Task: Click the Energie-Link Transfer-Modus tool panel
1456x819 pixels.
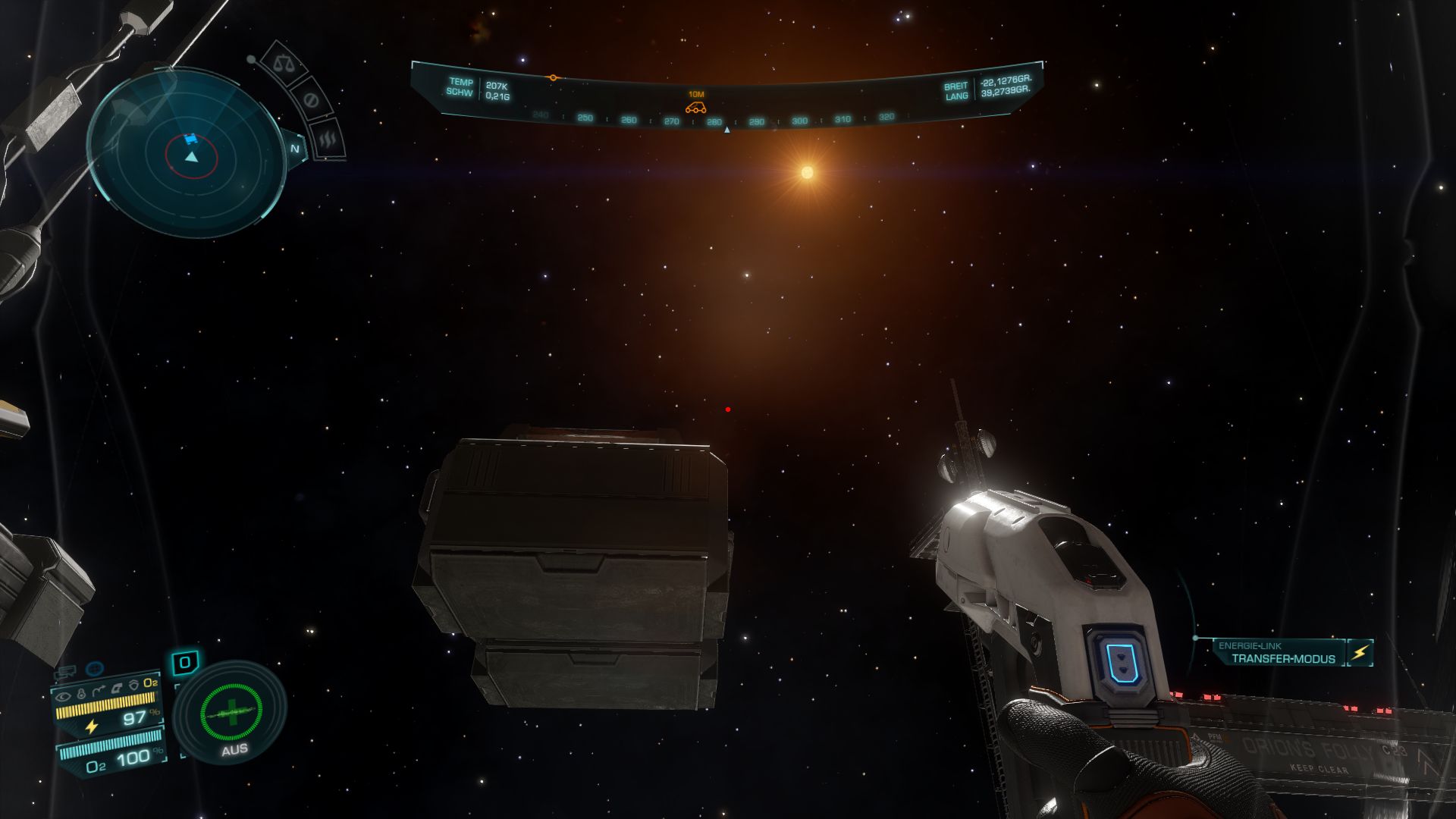Action: point(1282,653)
